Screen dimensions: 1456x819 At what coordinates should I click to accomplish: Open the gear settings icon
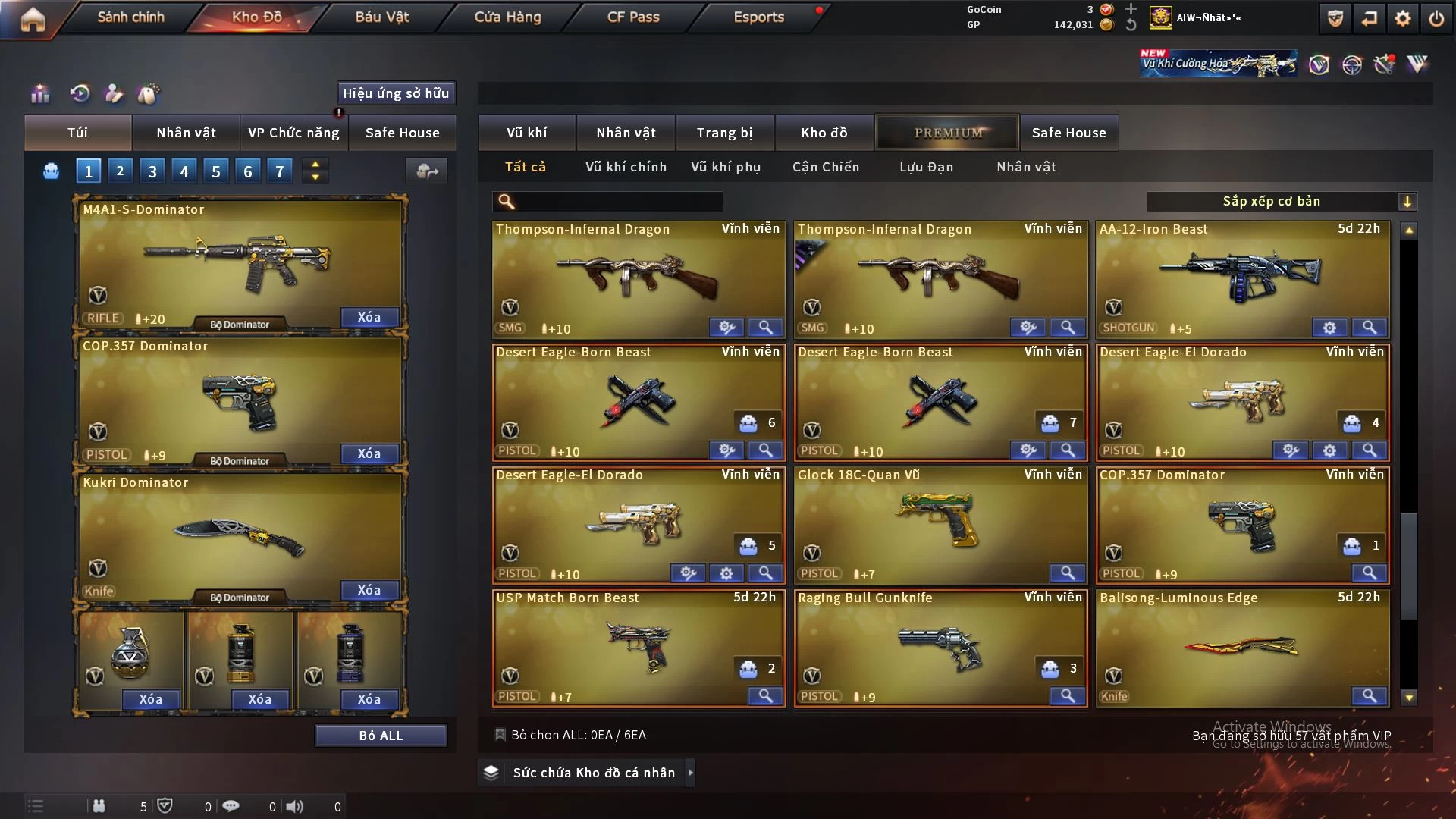click(x=1403, y=19)
